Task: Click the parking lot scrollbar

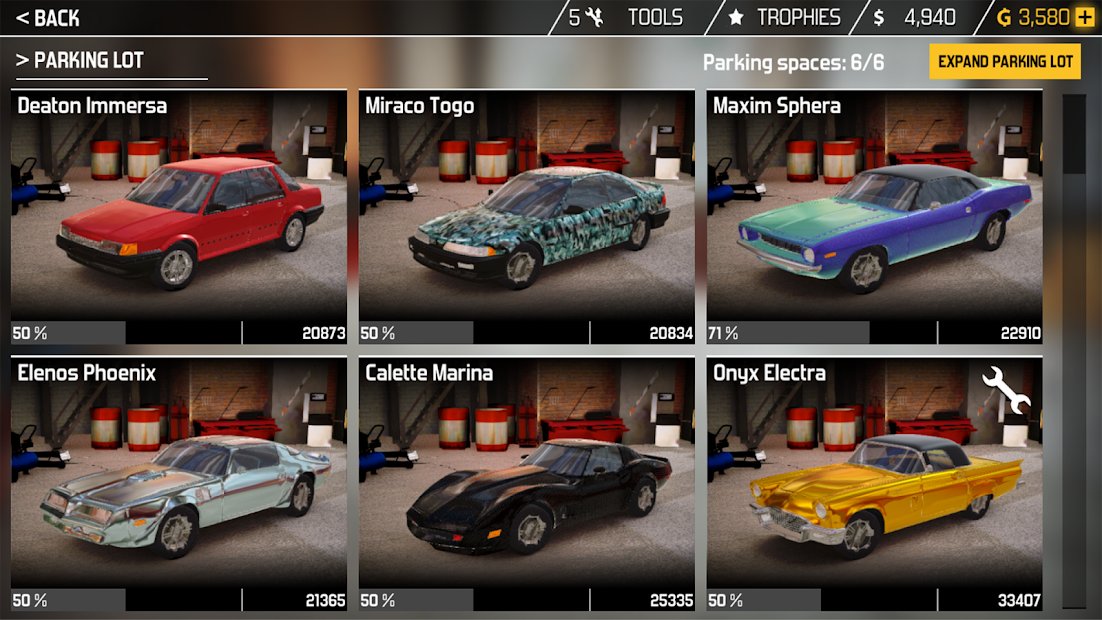Action: (1073, 350)
